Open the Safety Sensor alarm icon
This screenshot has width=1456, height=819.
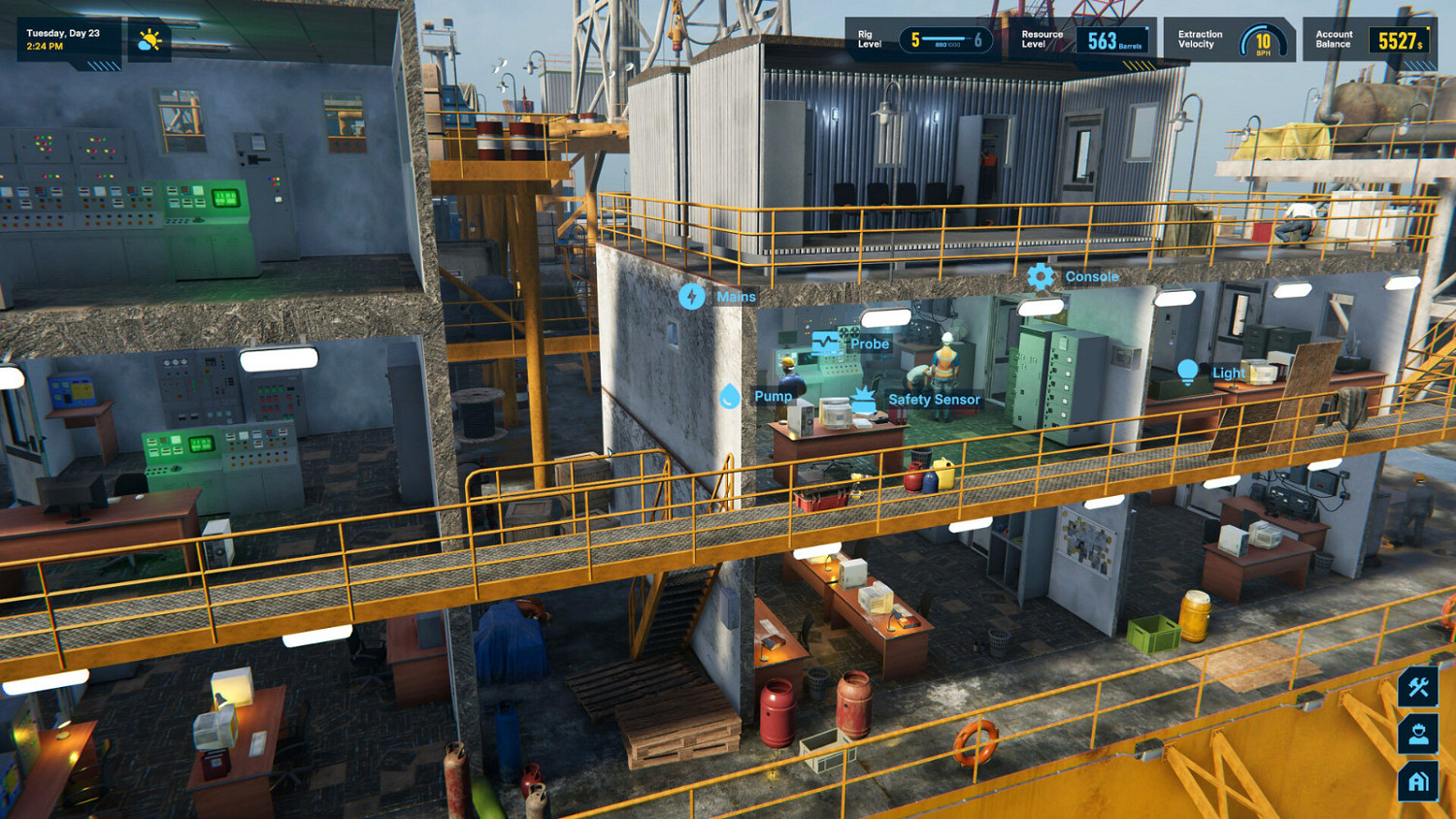point(862,396)
